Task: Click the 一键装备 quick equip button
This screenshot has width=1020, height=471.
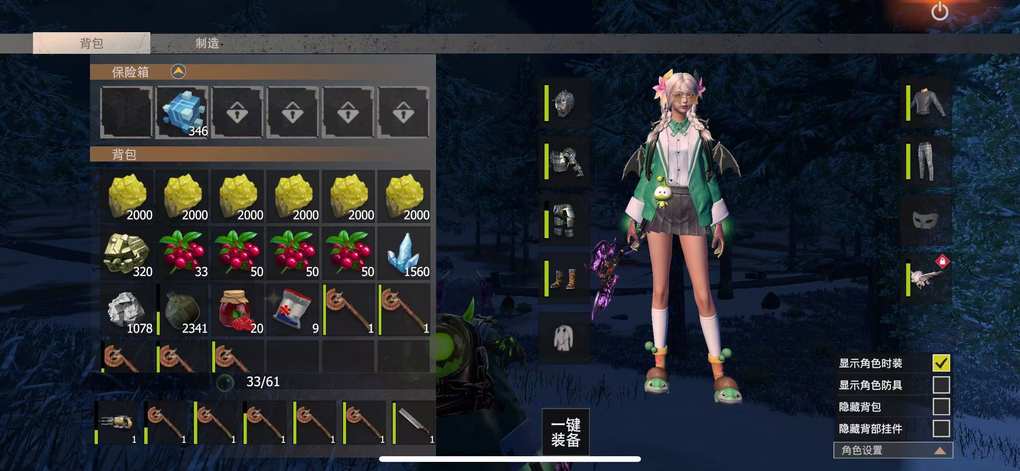Action: tap(566, 431)
